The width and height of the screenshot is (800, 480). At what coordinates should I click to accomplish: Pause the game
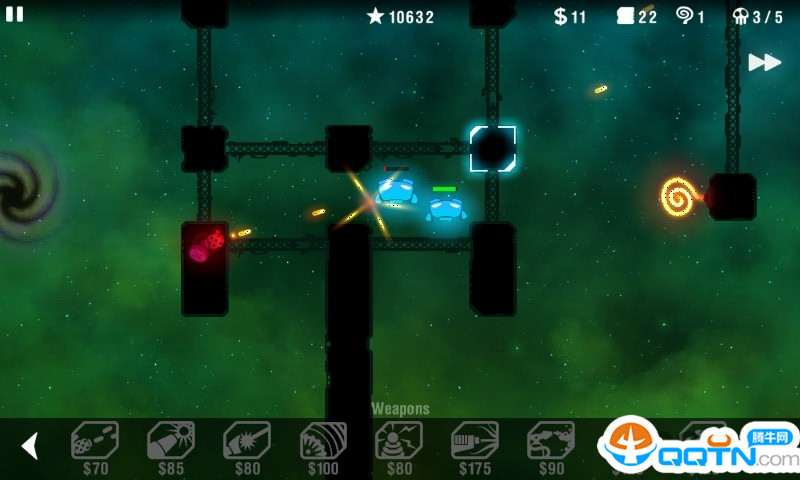click(14, 14)
